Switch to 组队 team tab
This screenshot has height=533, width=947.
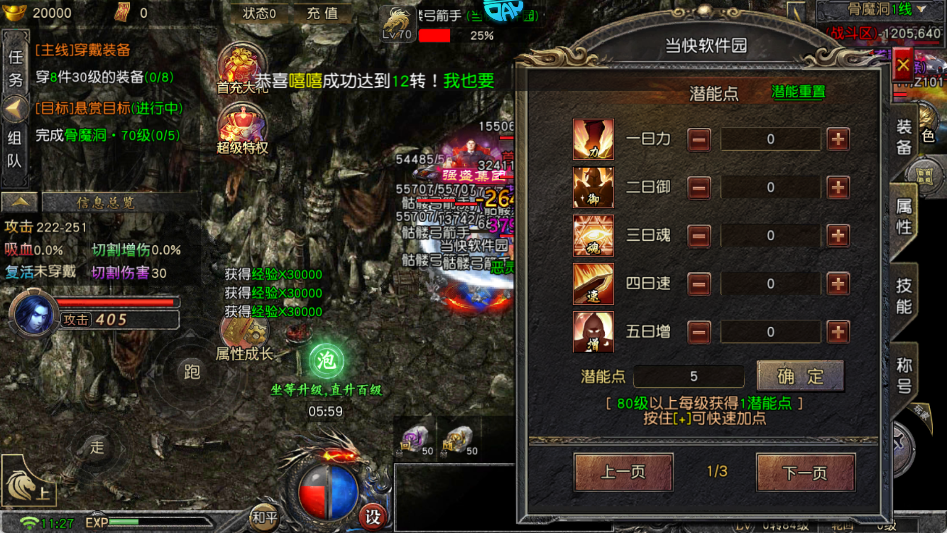coord(15,149)
